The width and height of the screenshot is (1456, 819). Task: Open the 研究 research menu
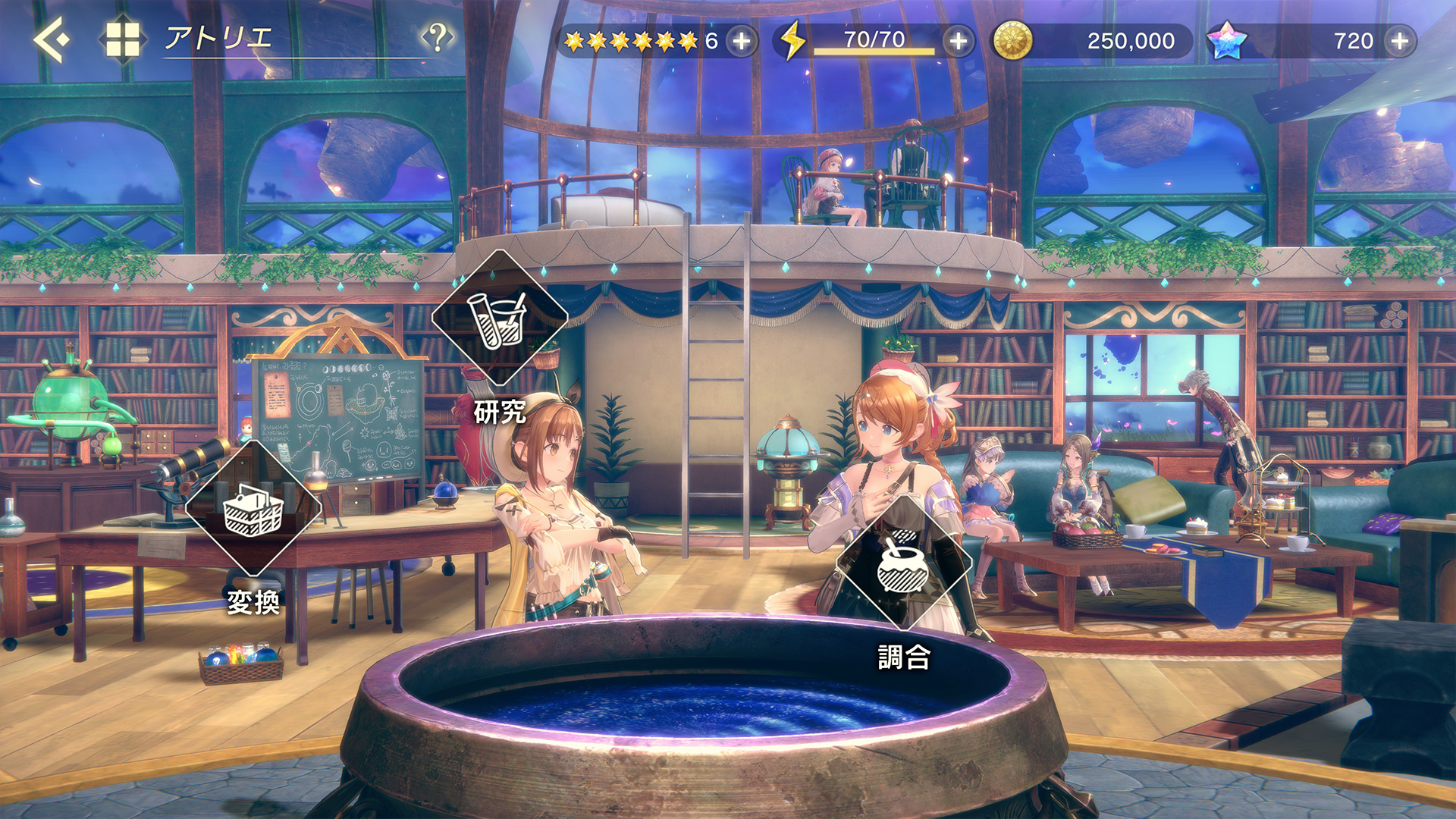[500, 318]
